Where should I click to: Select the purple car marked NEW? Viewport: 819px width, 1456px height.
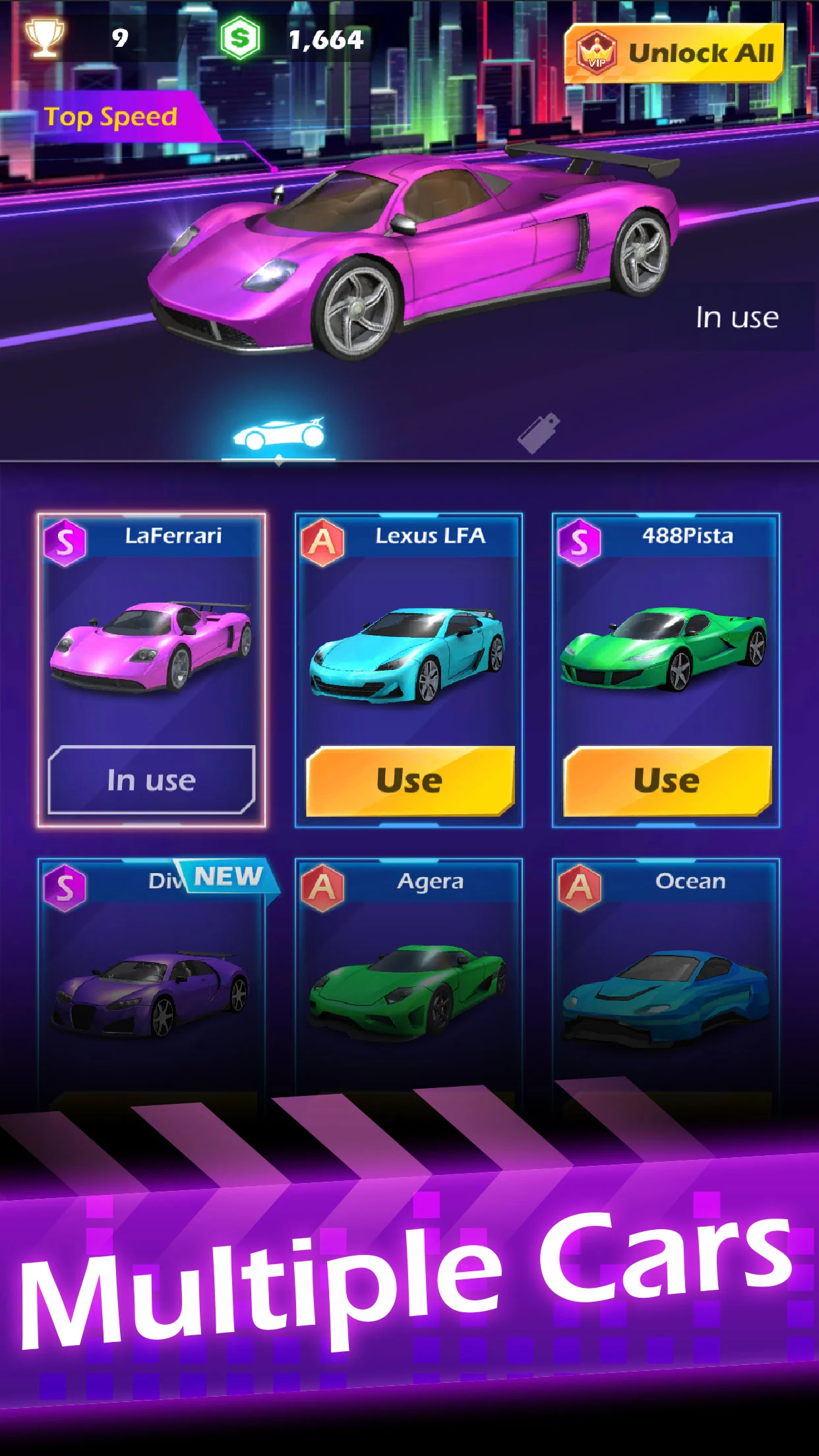point(152,983)
